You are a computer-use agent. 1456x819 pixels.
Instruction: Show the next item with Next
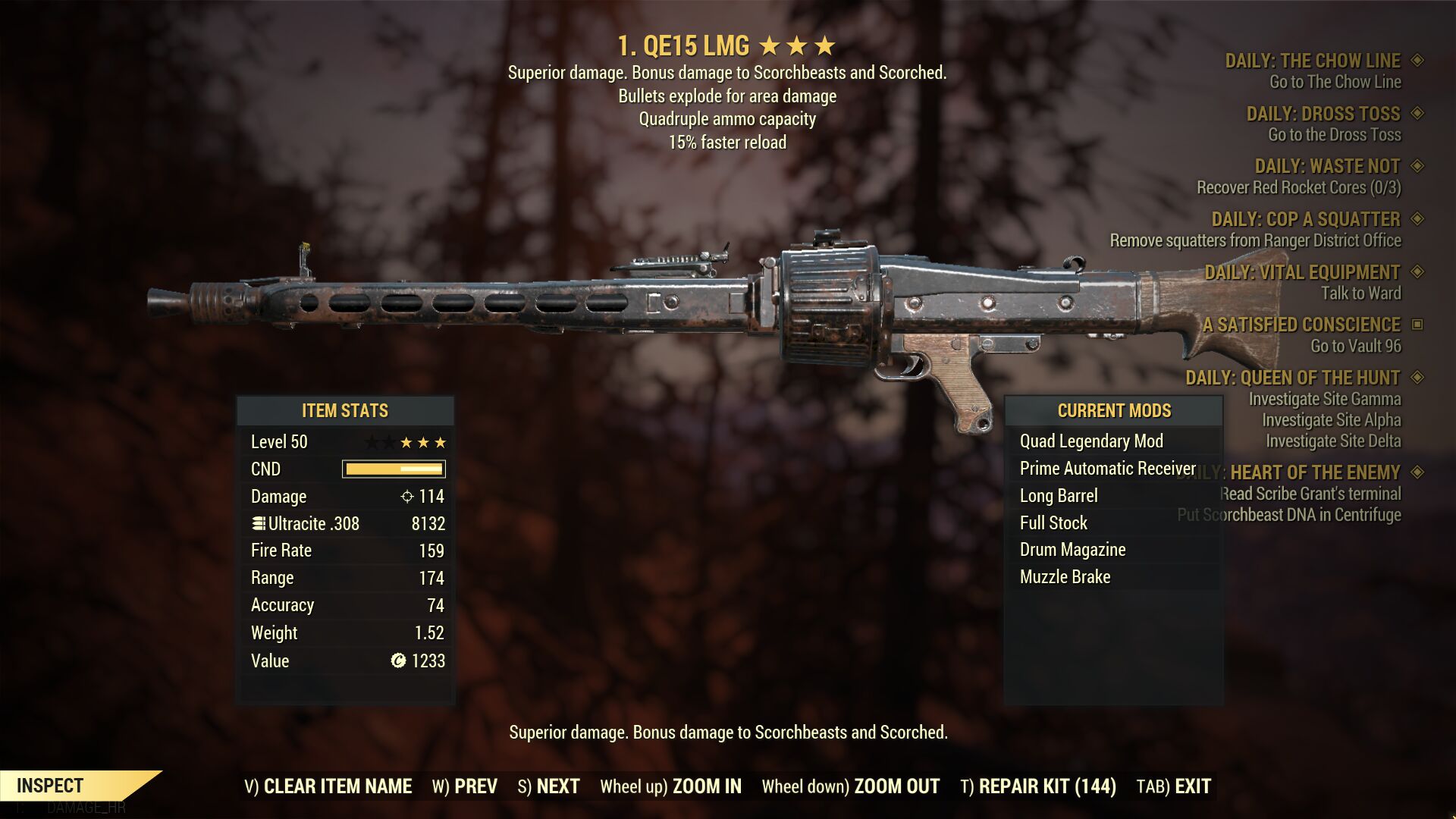tap(548, 786)
